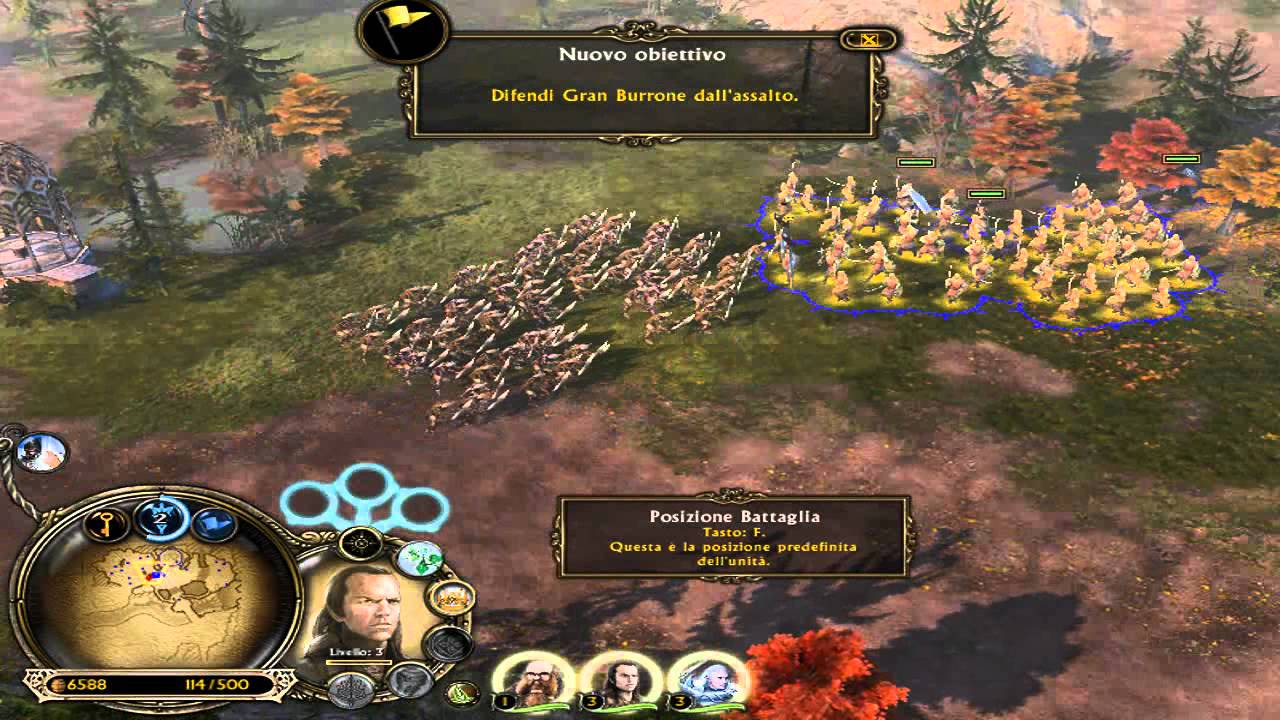1280x720 pixels.
Task: Activate the green leaves ability icon
Action: [420, 559]
